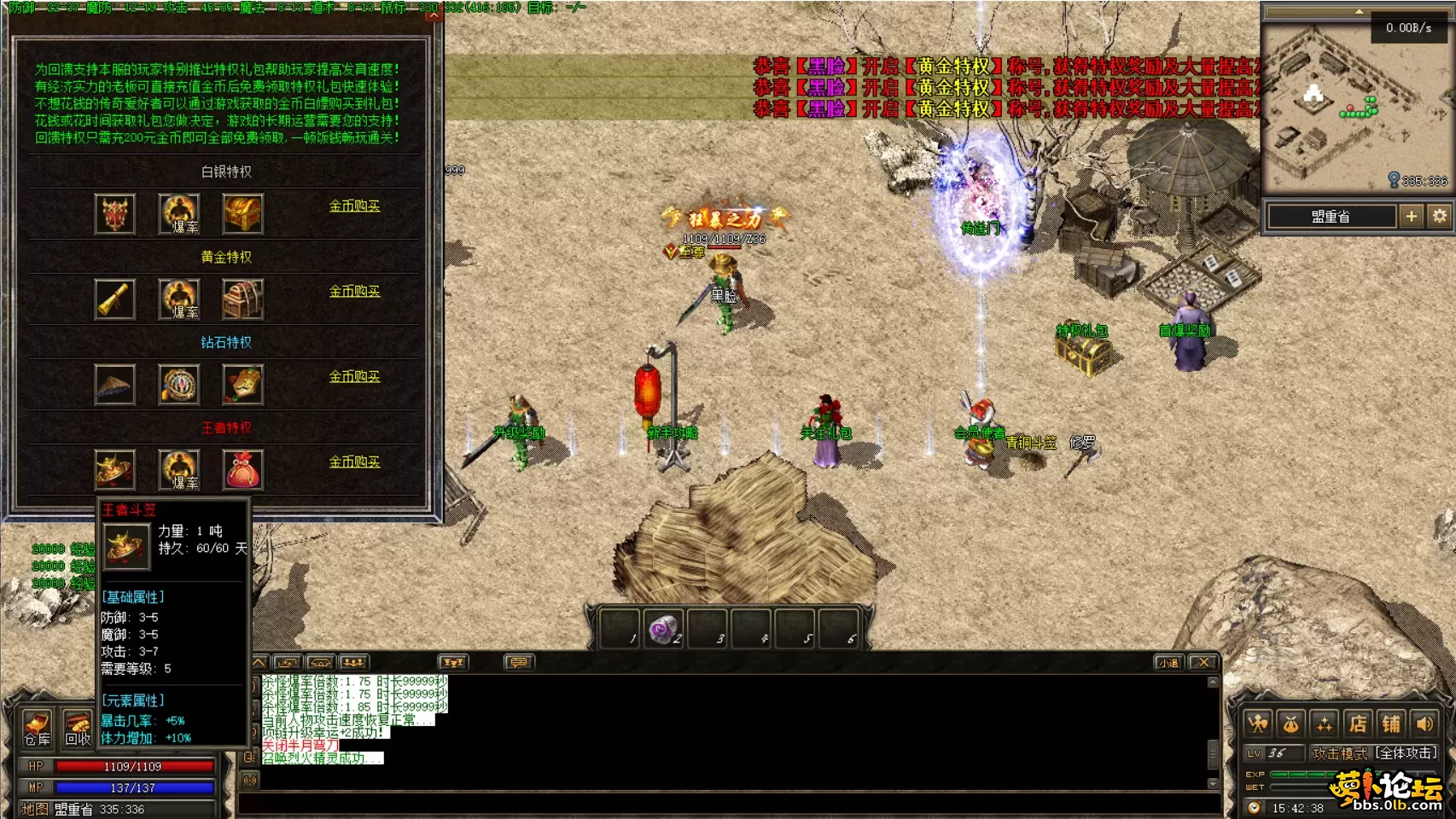Change the 攻击模式 attack mode
Viewport: 1456px width, 819px height.
[1375, 753]
